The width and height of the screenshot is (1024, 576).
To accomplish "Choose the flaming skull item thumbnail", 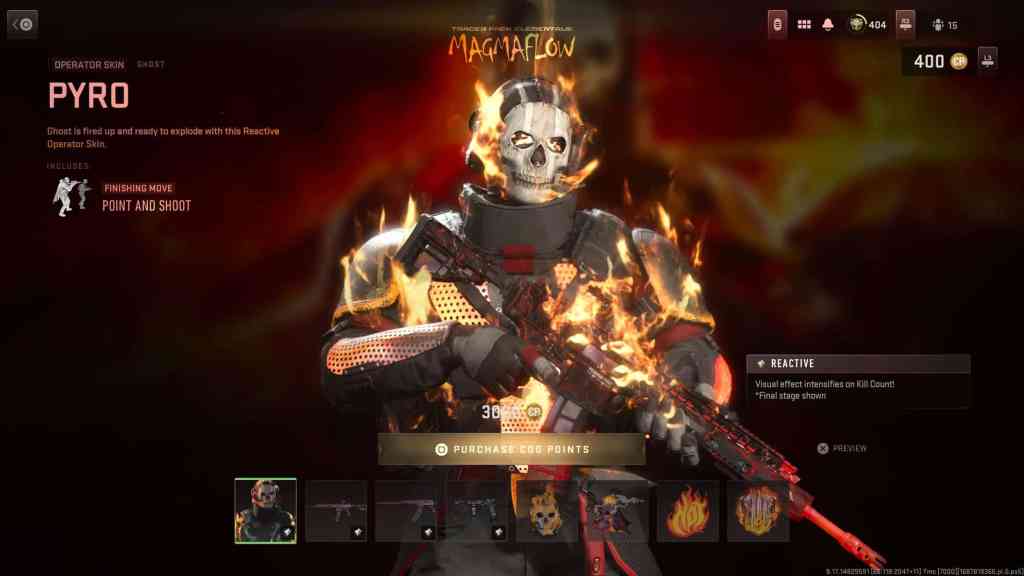I will click(x=546, y=510).
